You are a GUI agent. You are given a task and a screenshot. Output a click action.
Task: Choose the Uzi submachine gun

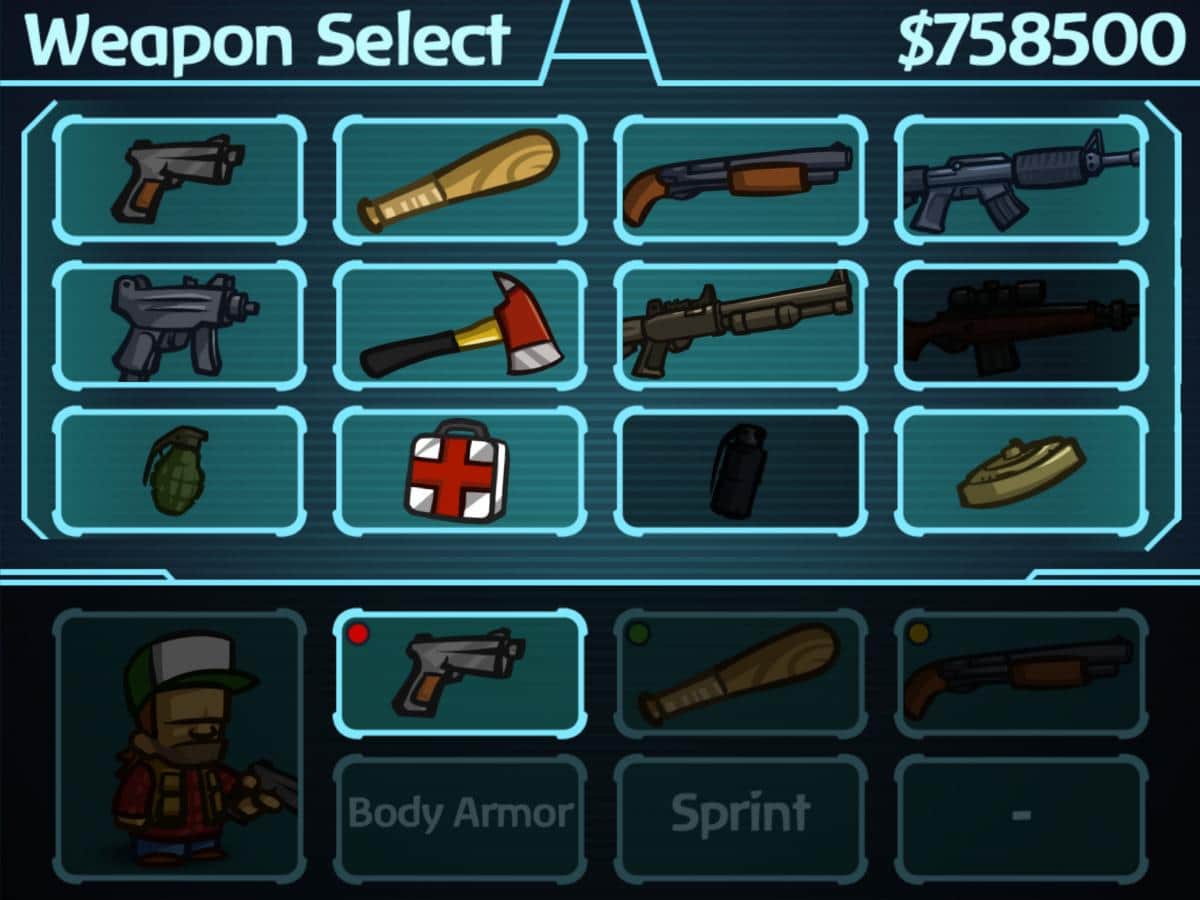coord(179,326)
